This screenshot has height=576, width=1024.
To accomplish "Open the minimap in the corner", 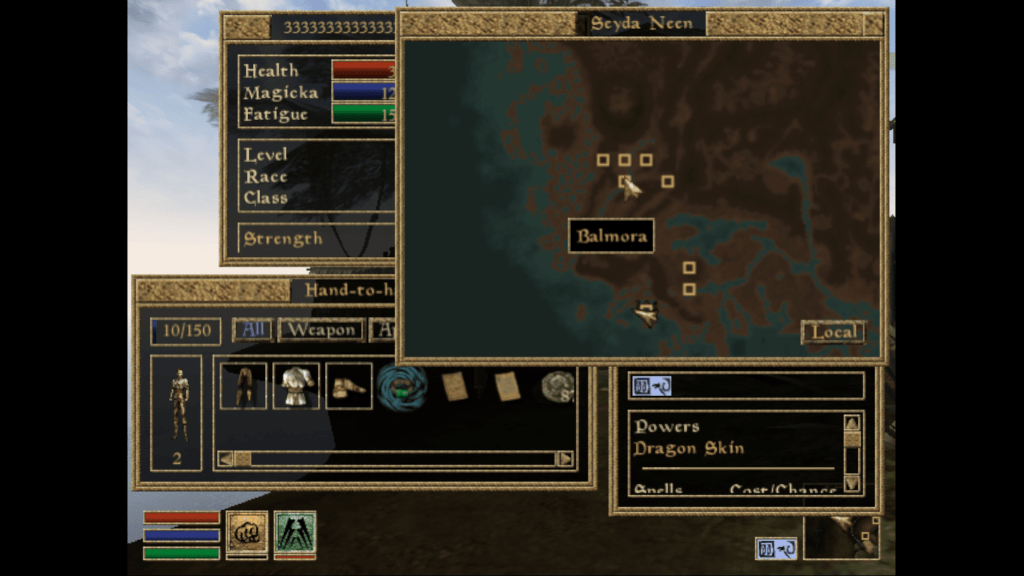I will tap(842, 537).
